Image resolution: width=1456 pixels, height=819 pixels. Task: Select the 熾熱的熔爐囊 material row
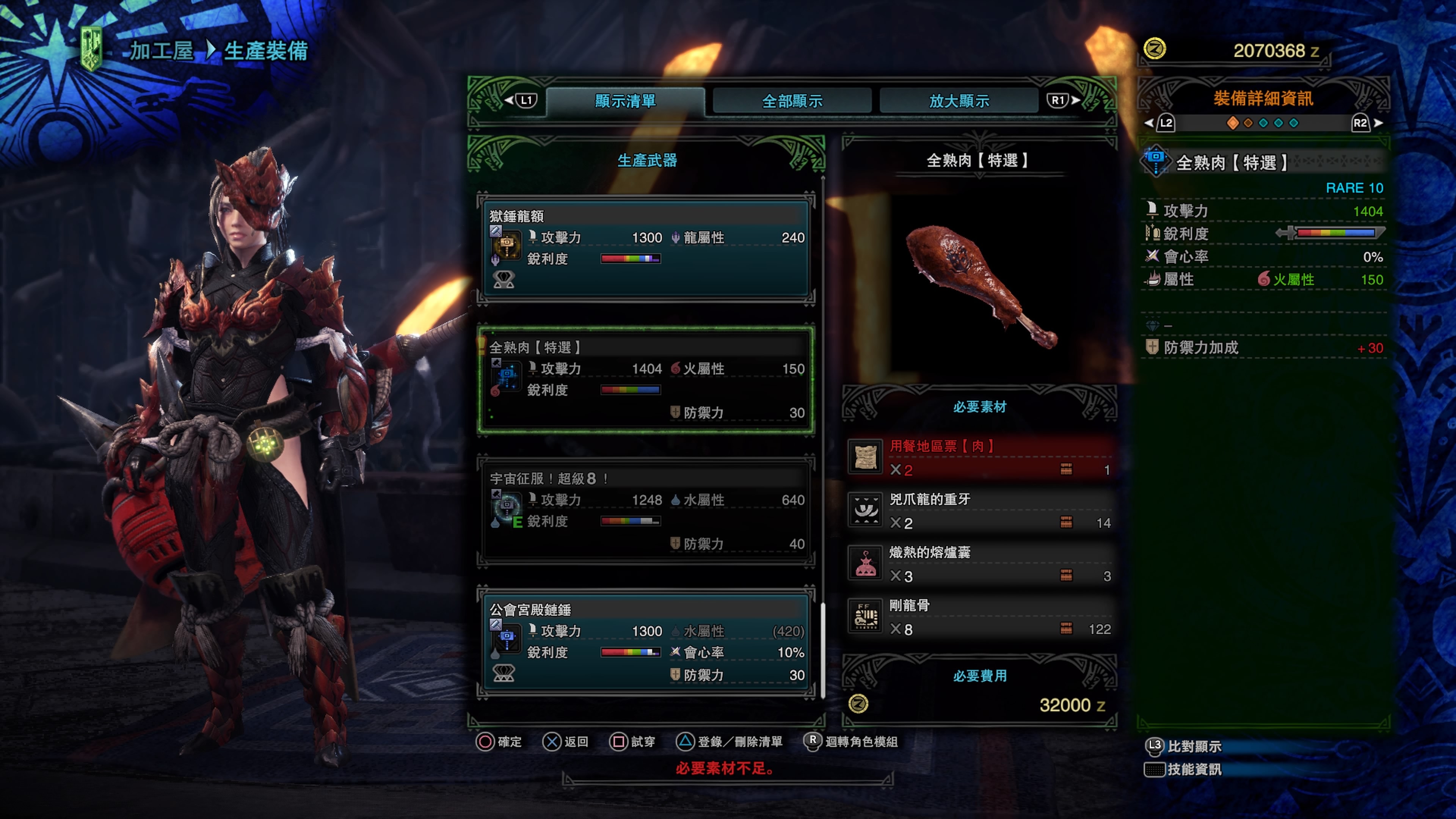click(980, 563)
